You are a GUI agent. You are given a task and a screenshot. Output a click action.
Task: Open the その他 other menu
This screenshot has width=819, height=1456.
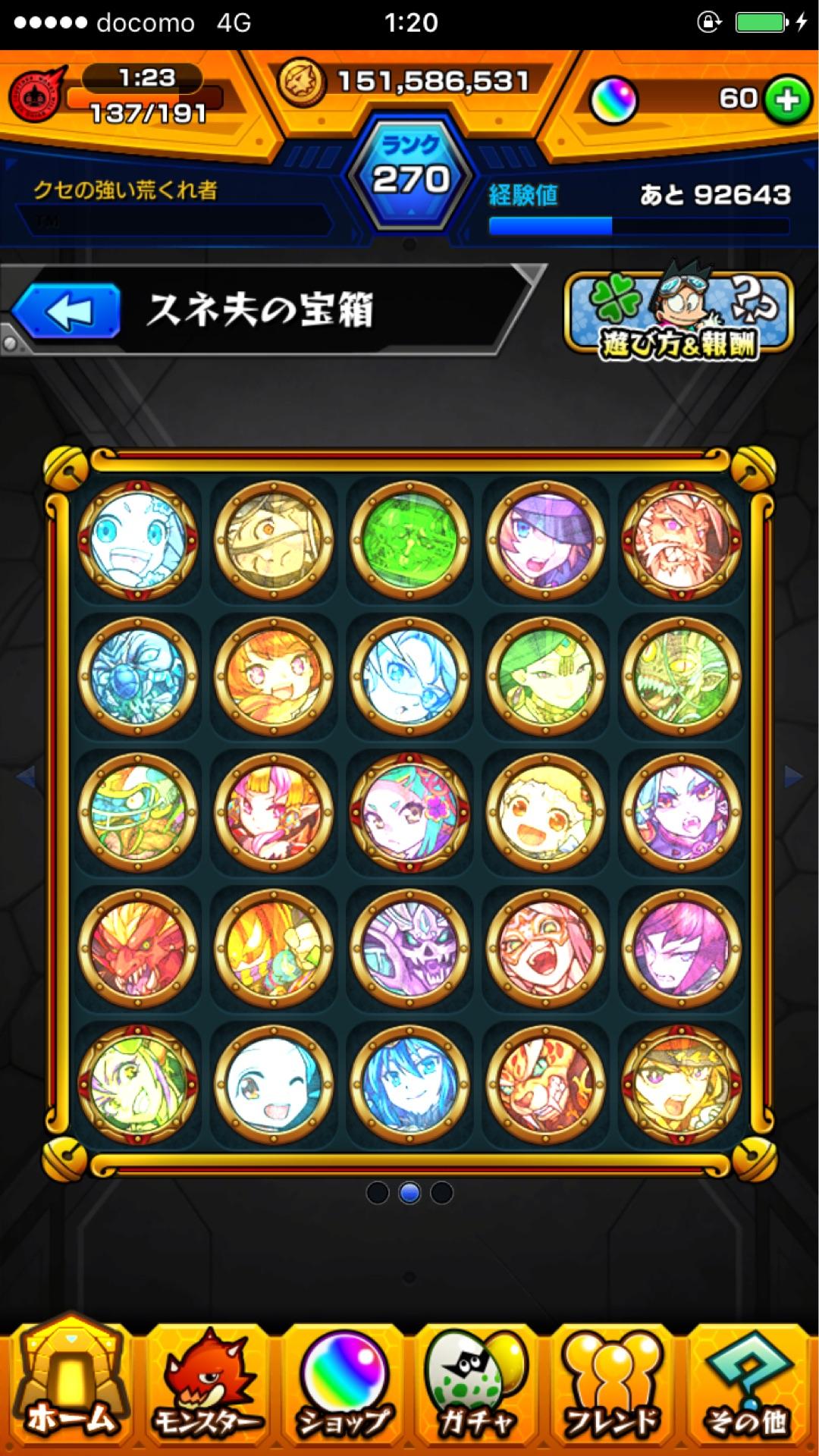[748, 1389]
